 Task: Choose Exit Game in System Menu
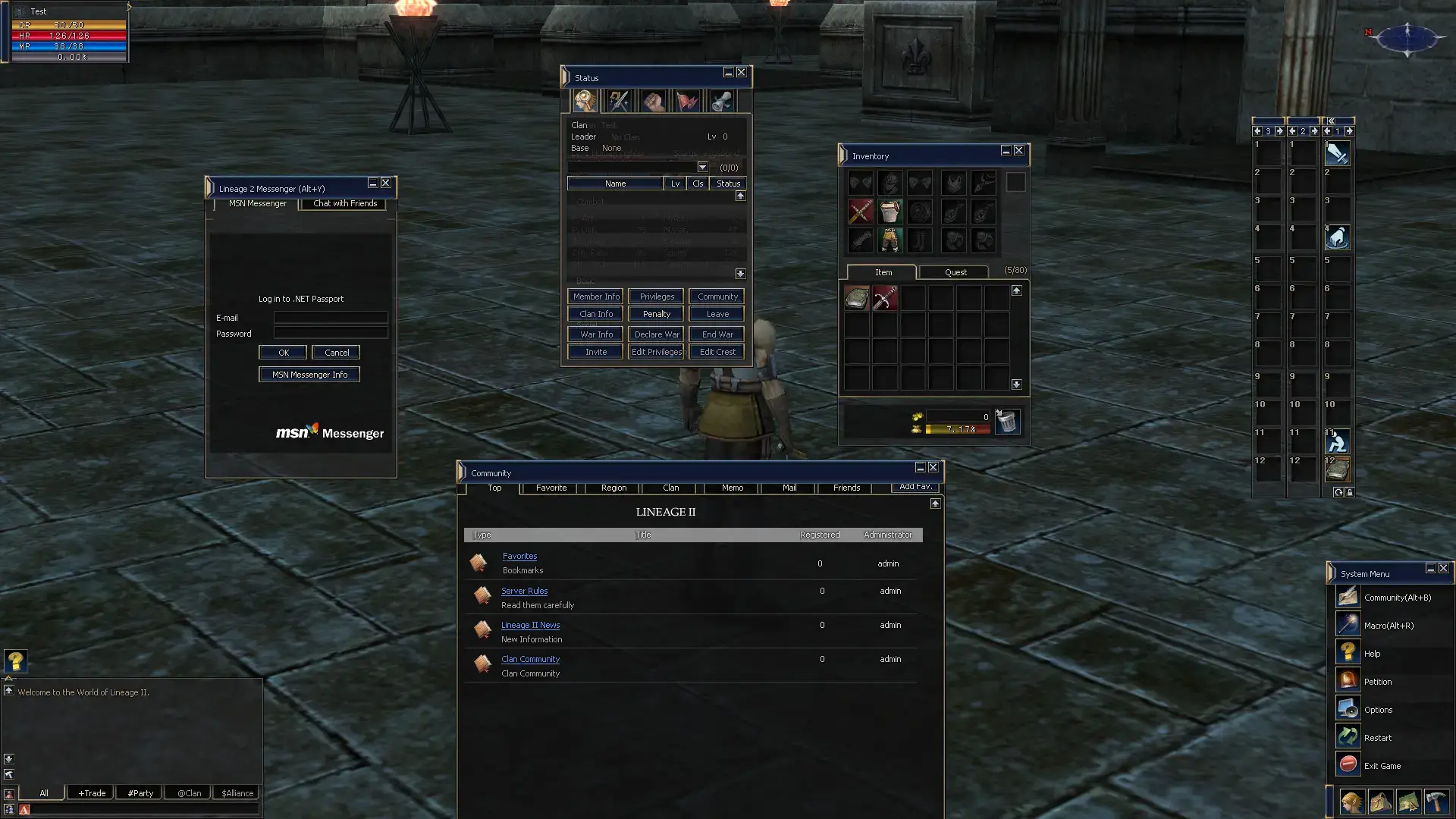(x=1382, y=766)
